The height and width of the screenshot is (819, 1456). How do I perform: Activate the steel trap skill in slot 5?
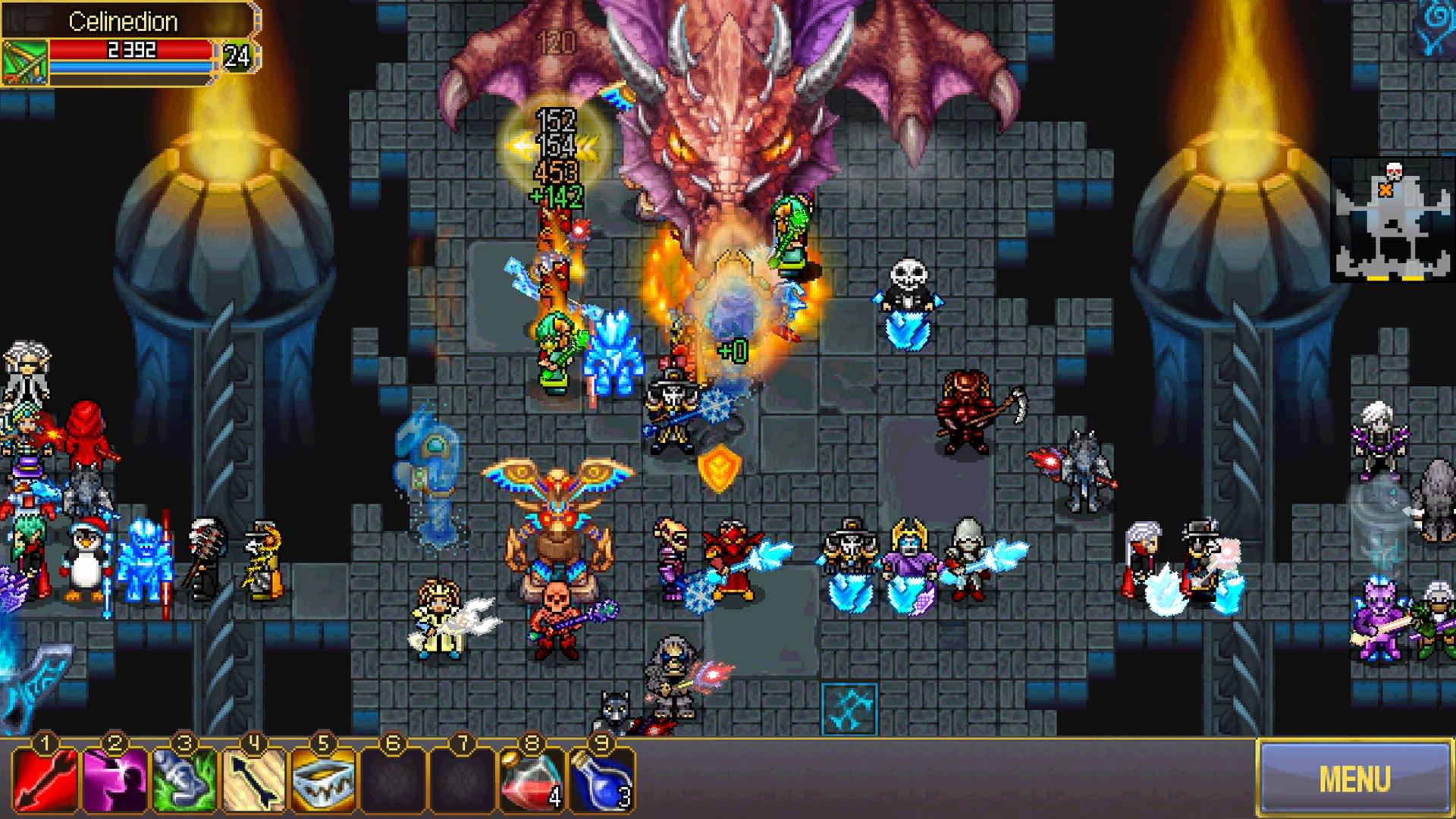[323, 780]
